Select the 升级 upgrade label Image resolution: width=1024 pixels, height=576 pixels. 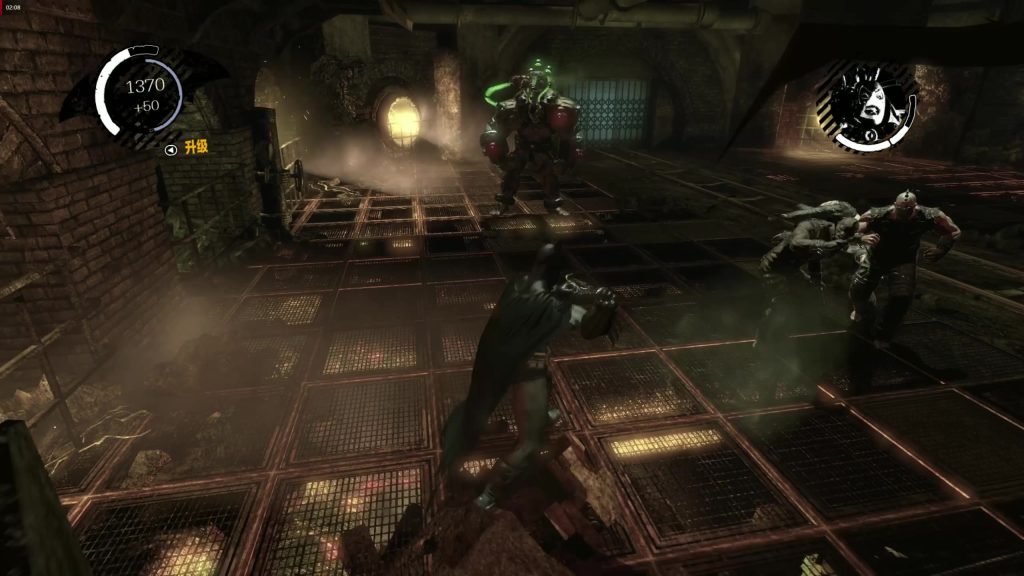[x=196, y=148]
